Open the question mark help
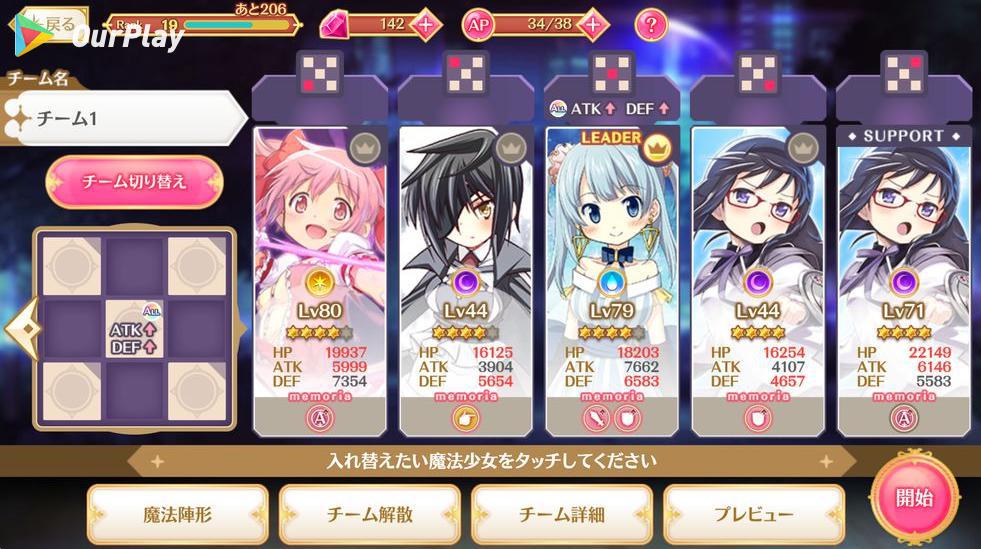The width and height of the screenshot is (981, 549). coord(651,24)
